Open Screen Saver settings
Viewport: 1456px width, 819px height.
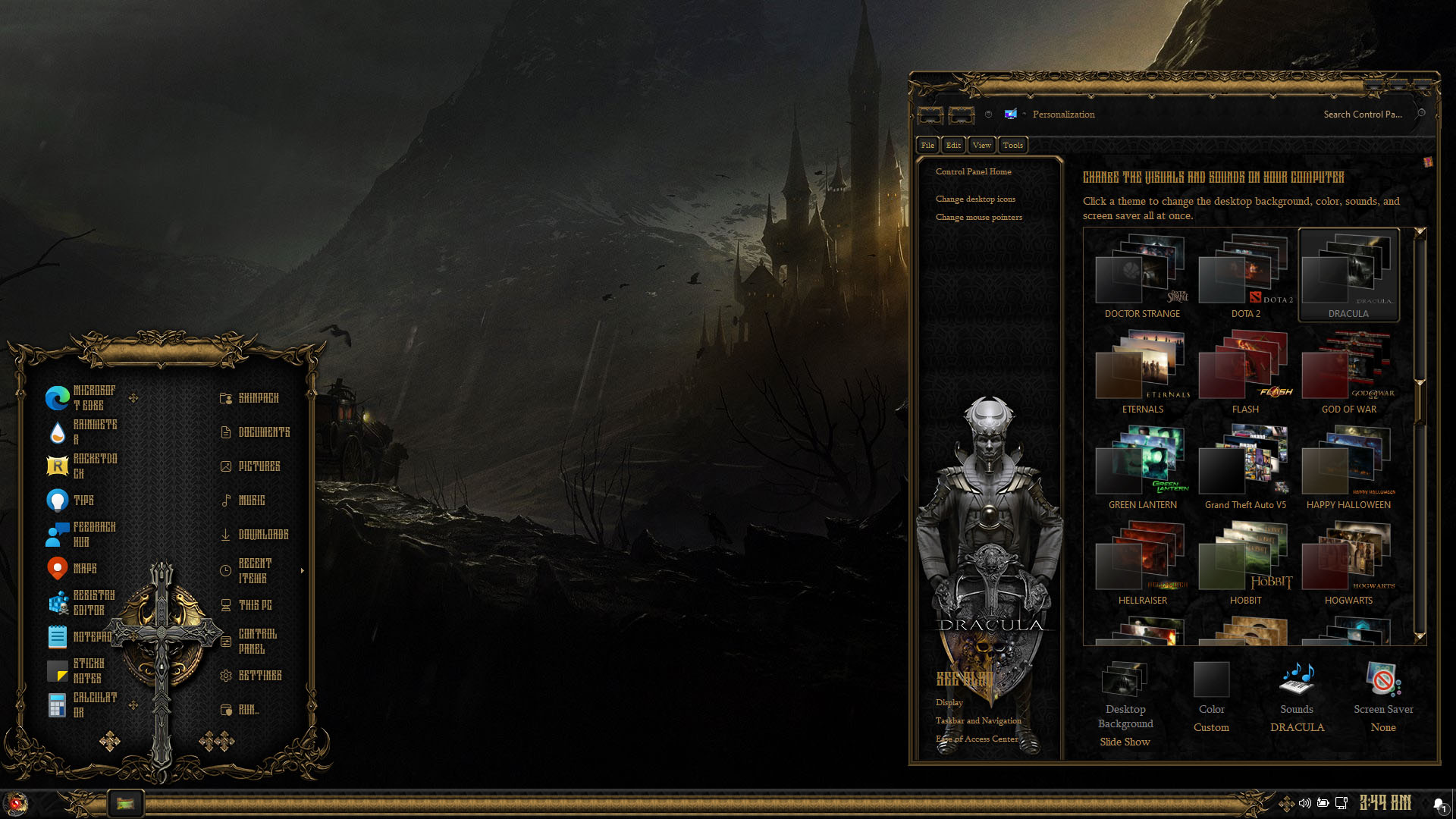coord(1383,698)
